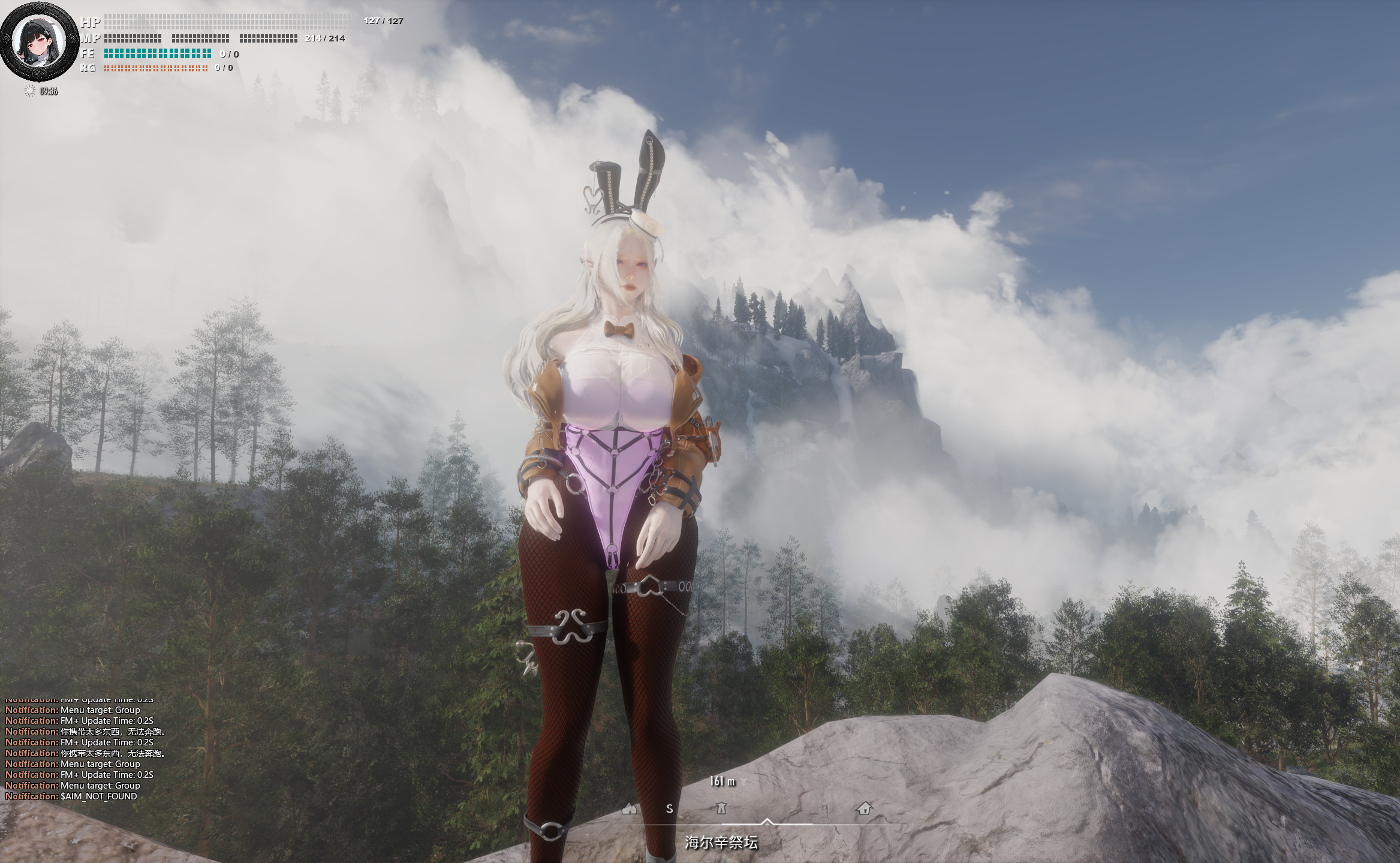Click the tower marker on the compass
This screenshot has height=863, width=1400.
point(721,808)
